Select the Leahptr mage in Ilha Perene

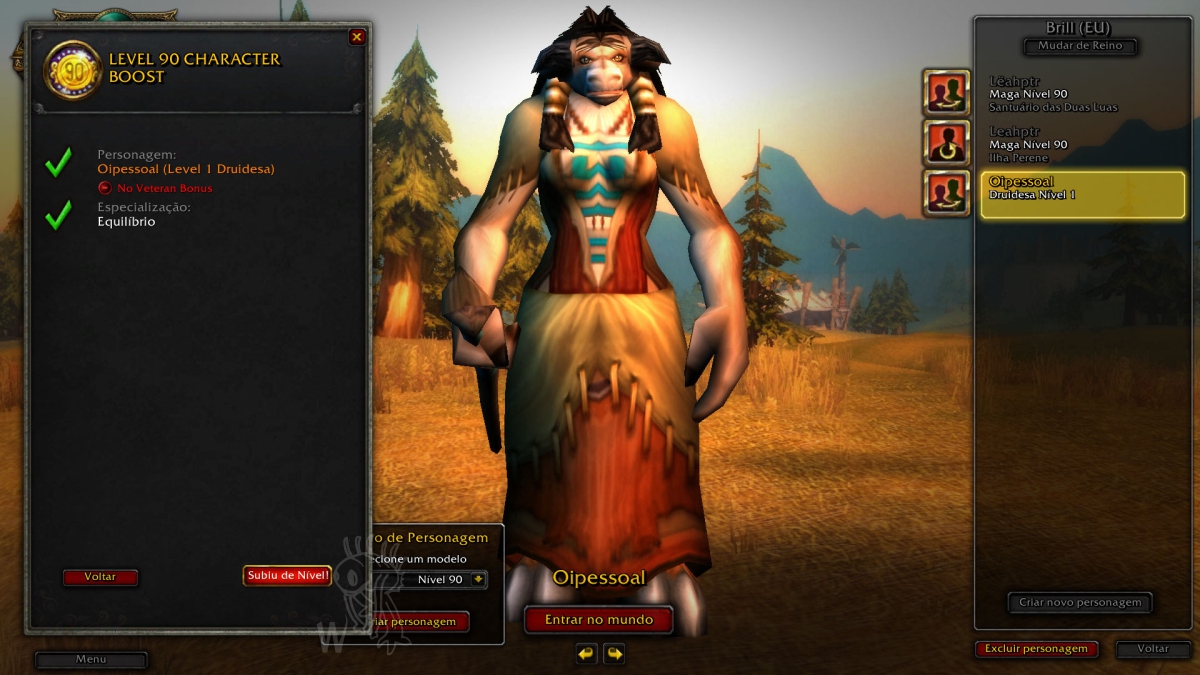point(1082,144)
